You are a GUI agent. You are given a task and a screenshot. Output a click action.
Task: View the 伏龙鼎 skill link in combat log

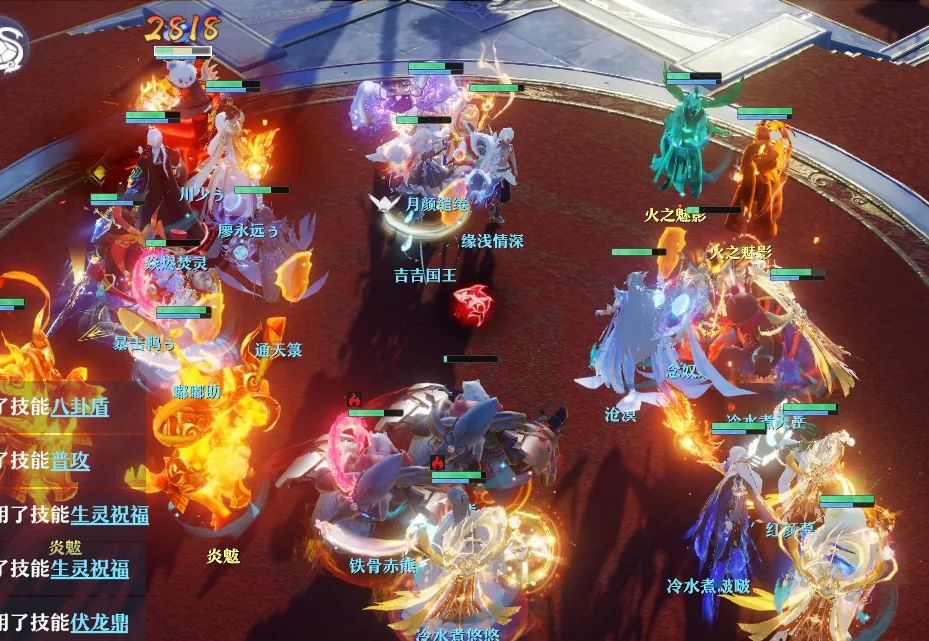coord(99,623)
